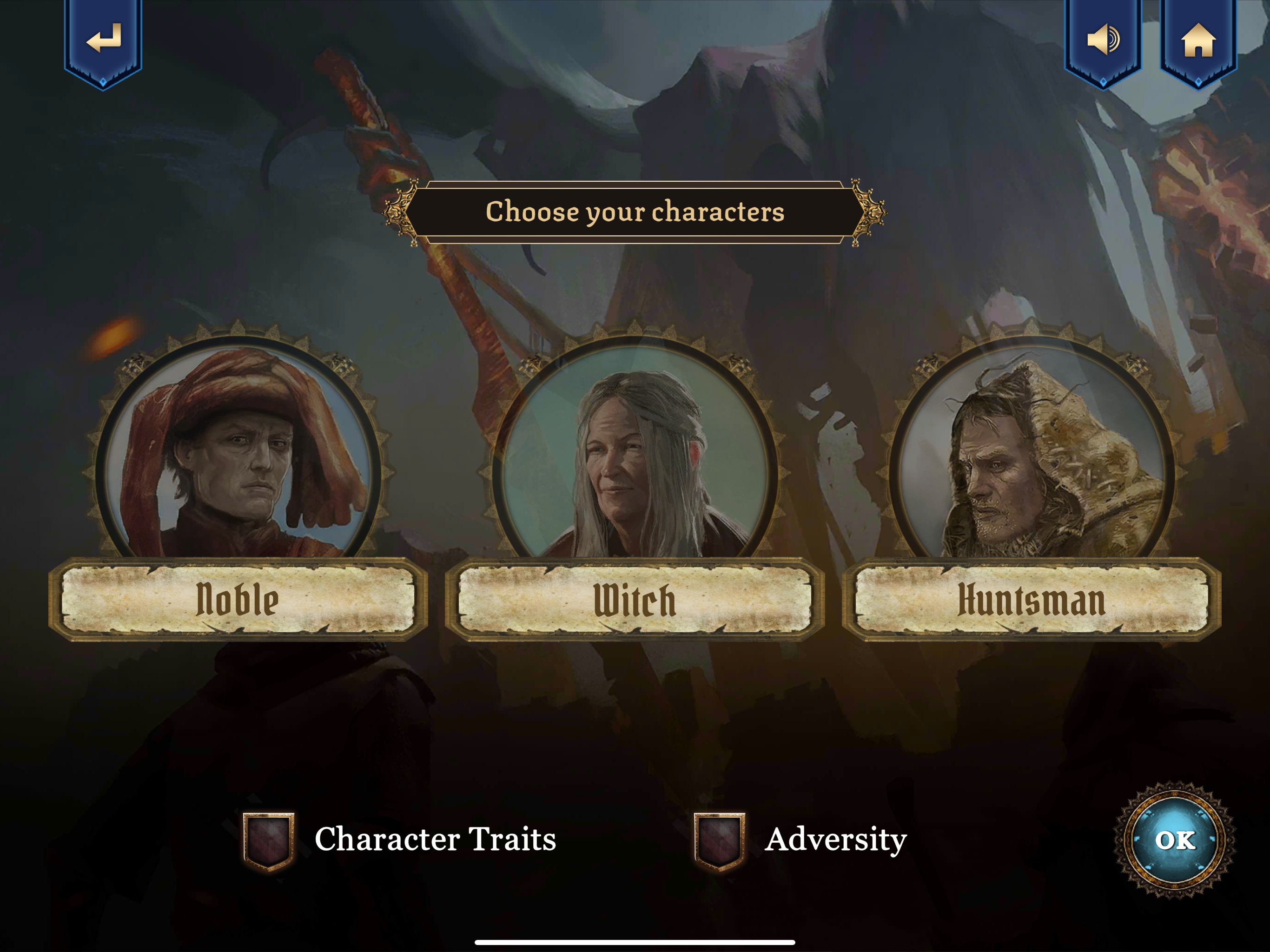Toggle the Adversity shield checkbox

pos(719,840)
